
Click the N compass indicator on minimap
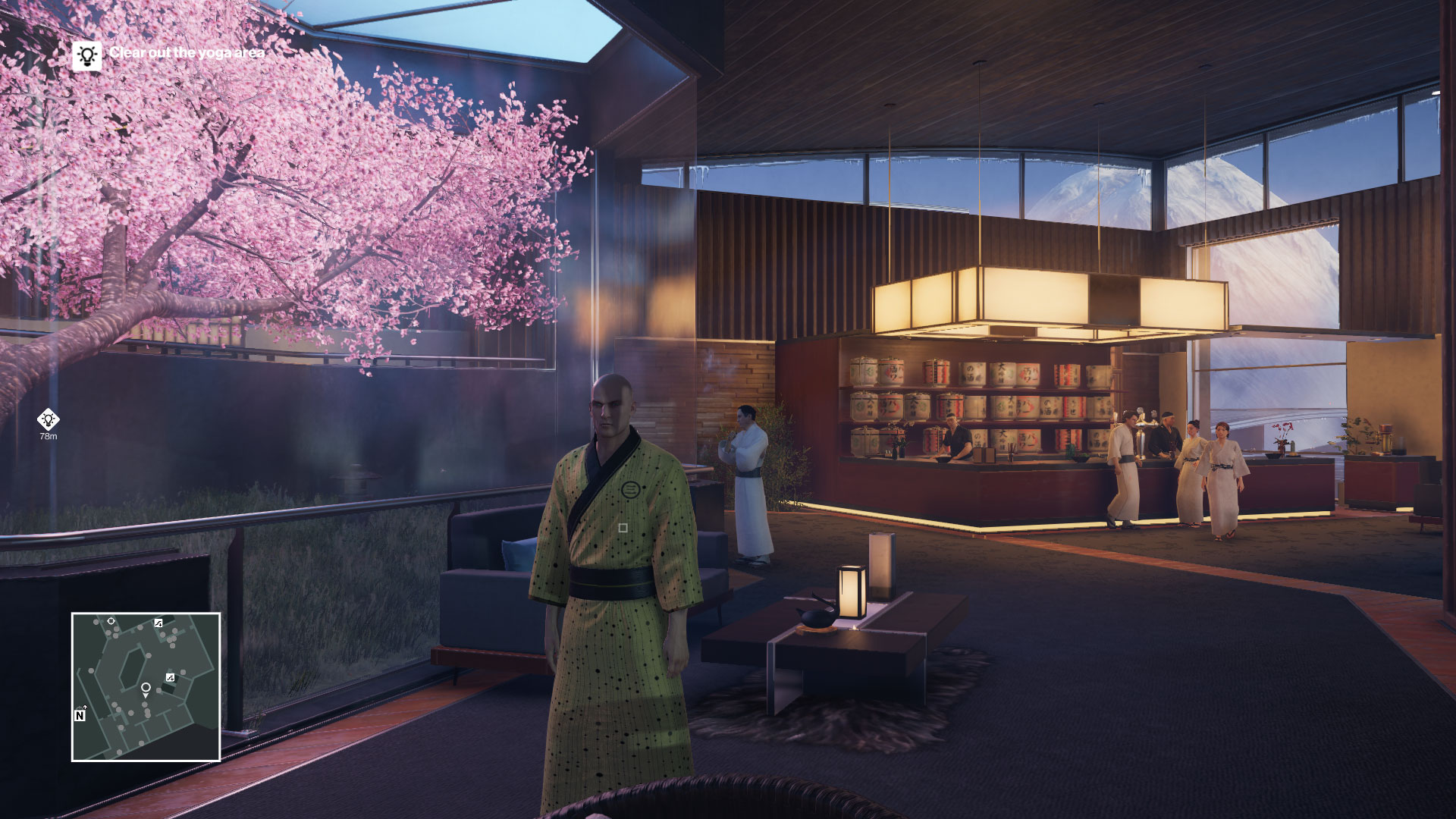[80, 715]
